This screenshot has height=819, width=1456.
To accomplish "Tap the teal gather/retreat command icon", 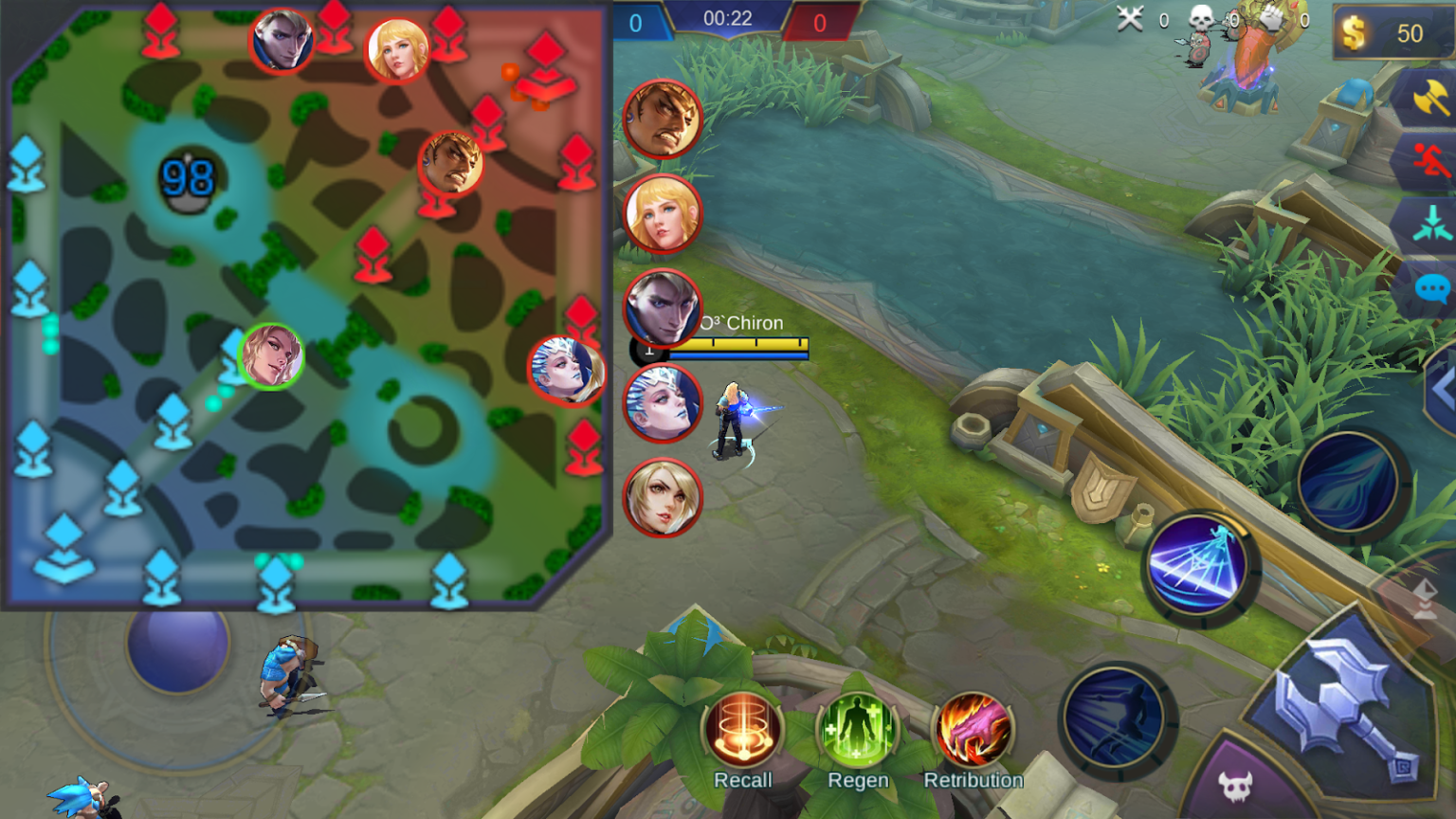I will tap(1431, 226).
